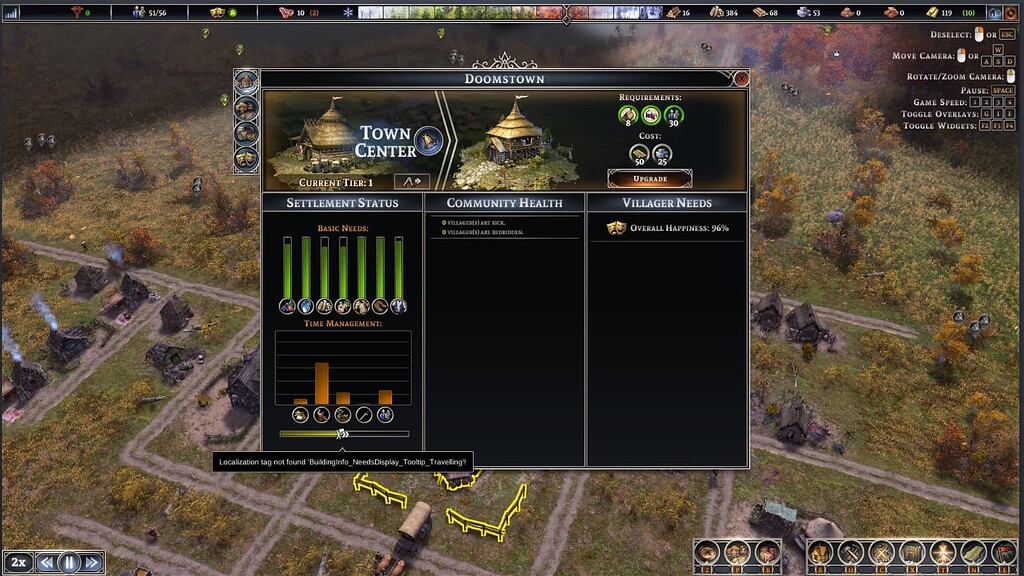Ring the Town Center bell icon

430,141
